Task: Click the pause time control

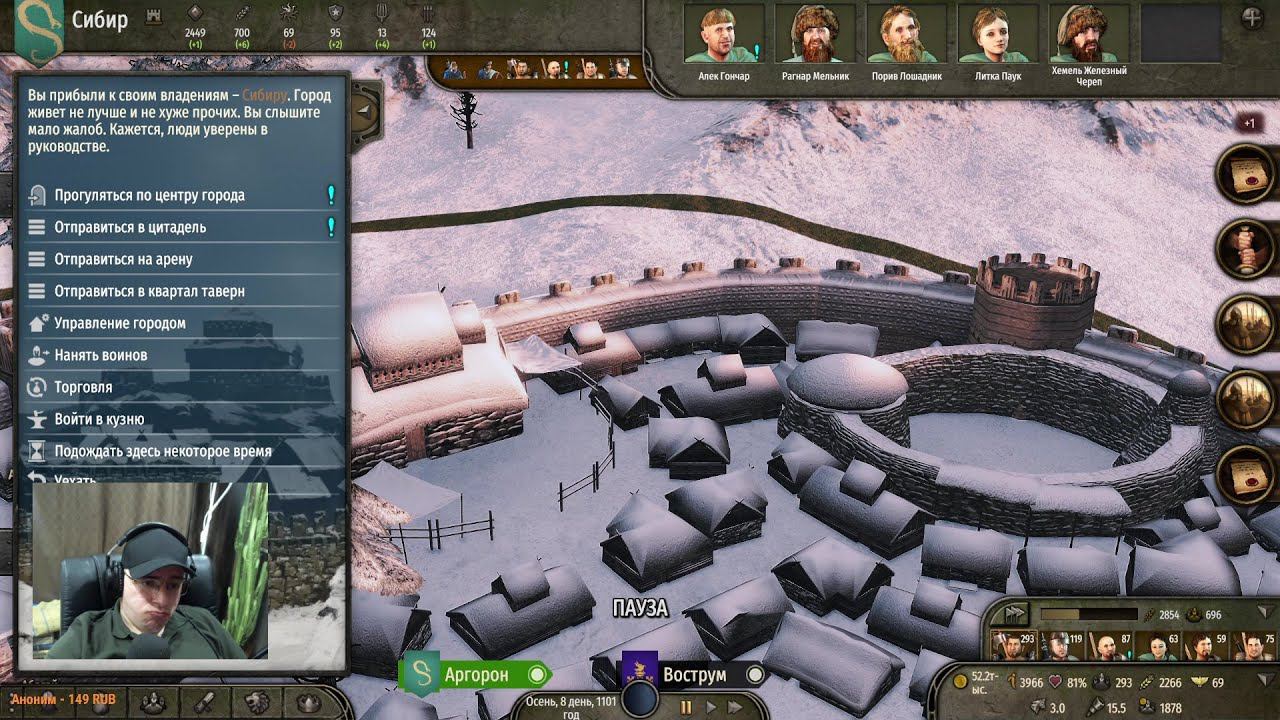Action: (x=686, y=707)
